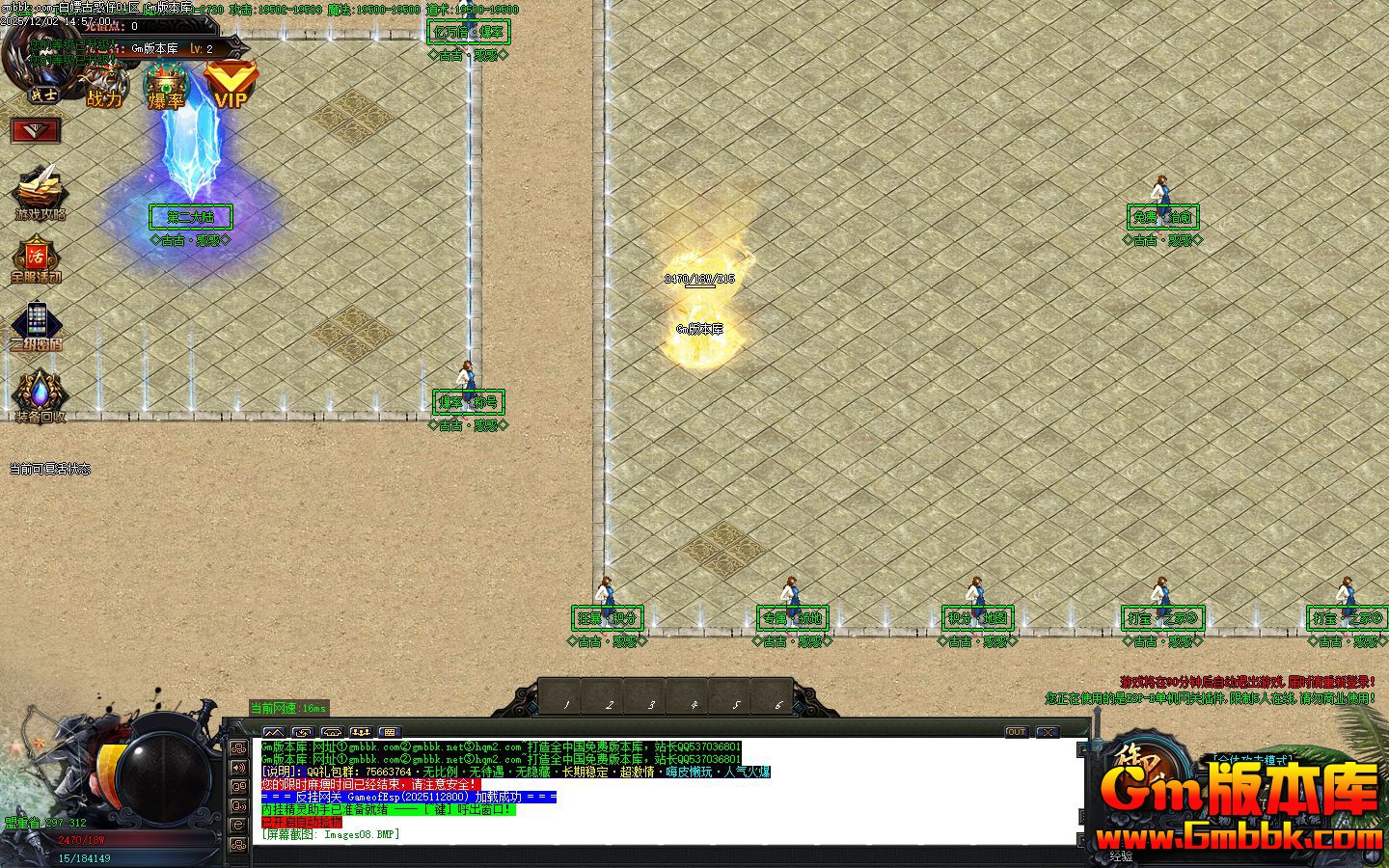The width and height of the screenshot is (1389, 868).
Task: Open the 二级密码 secondary password panel
Action: tap(37, 326)
